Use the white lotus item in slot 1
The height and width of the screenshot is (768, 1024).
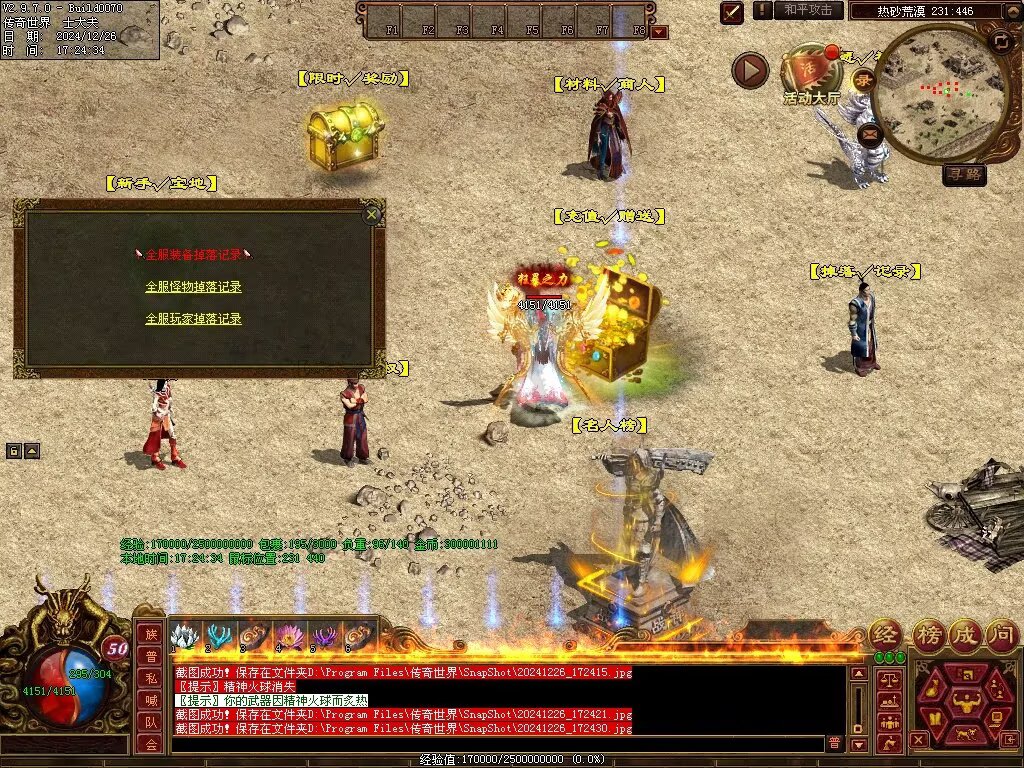(183, 636)
